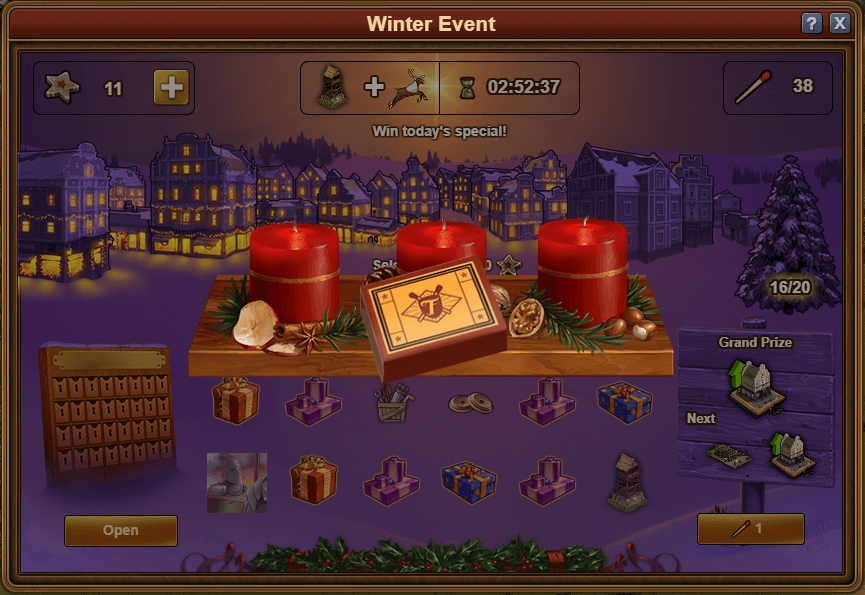Select the knight unit portrait prize

pos(237,482)
